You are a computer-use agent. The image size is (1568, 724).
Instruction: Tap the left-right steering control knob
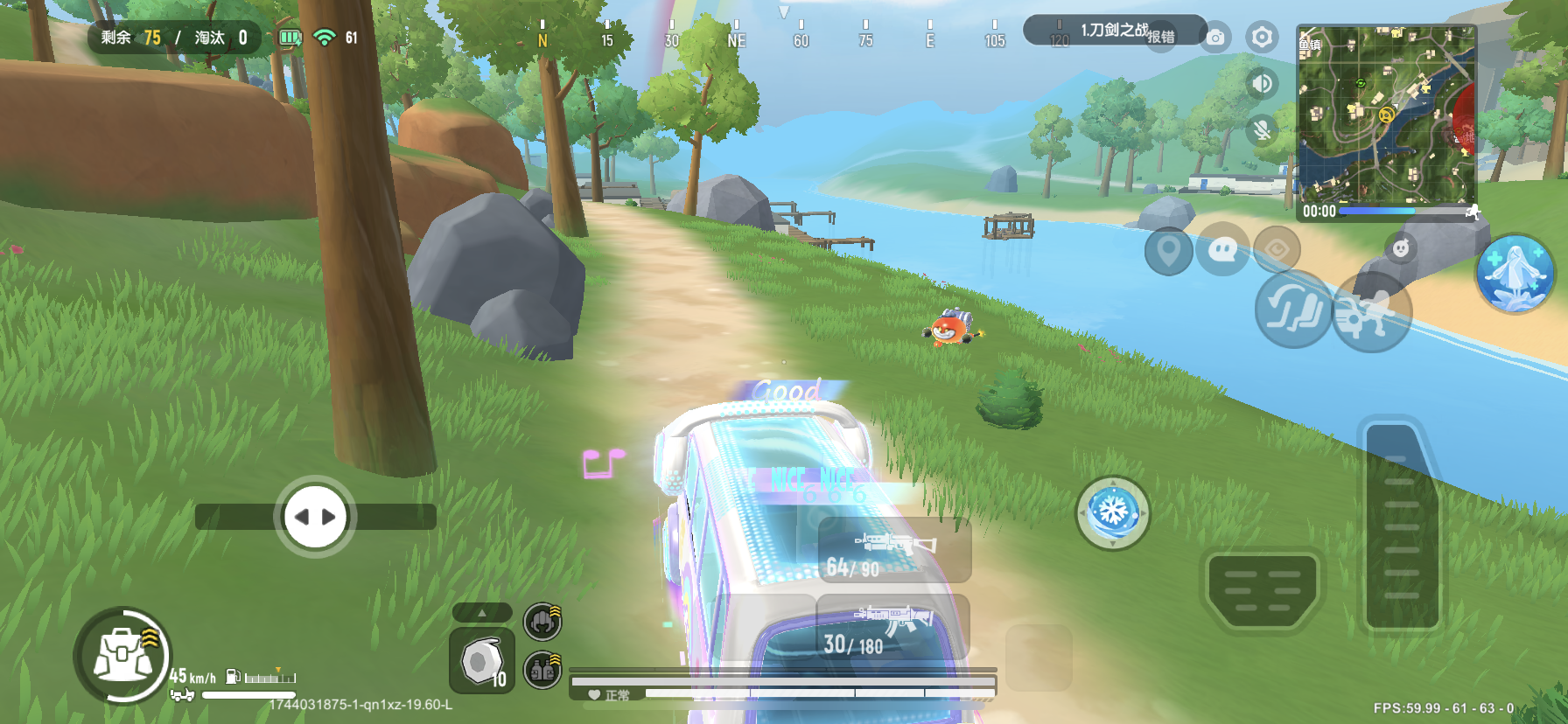pyautogui.click(x=315, y=517)
